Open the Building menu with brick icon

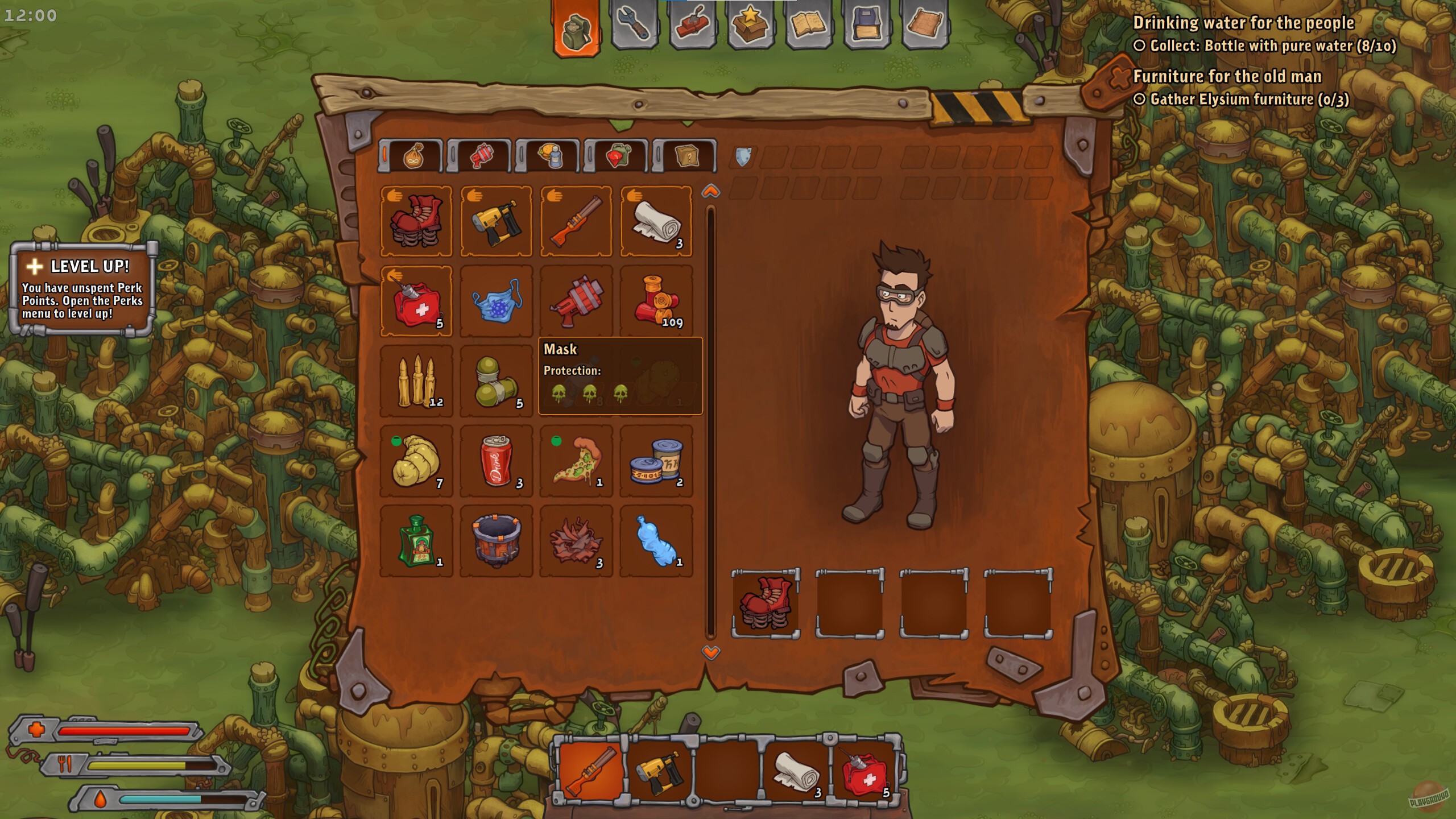point(694,24)
